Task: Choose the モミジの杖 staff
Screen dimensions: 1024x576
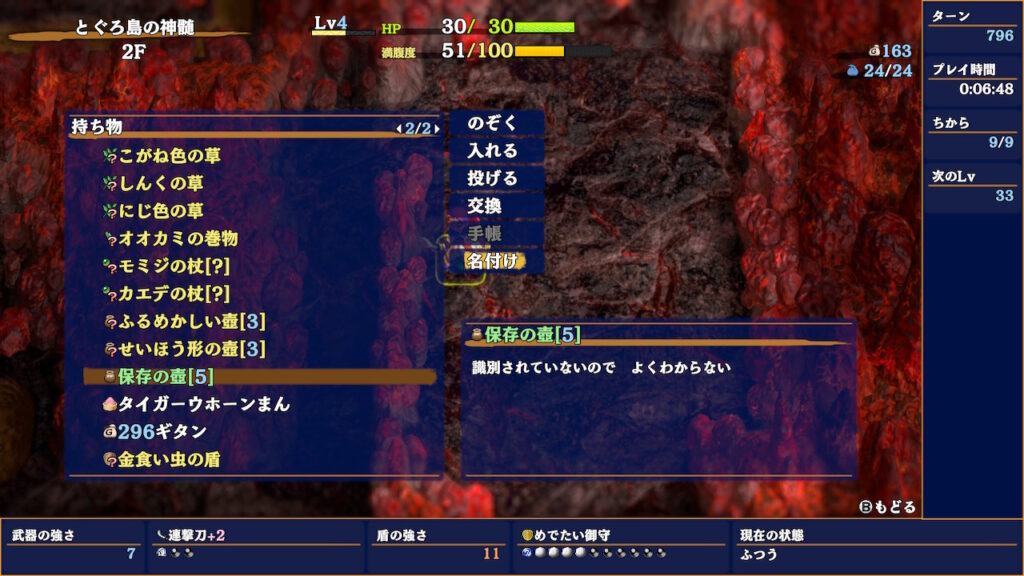Action: (x=174, y=267)
